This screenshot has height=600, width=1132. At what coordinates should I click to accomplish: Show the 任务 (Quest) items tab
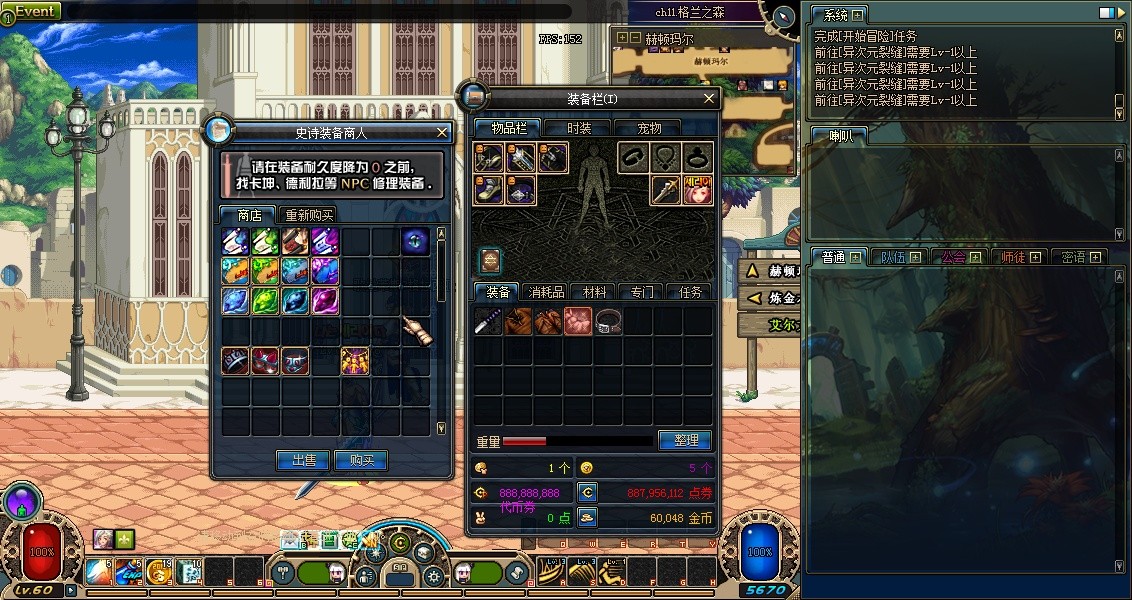[x=690, y=292]
